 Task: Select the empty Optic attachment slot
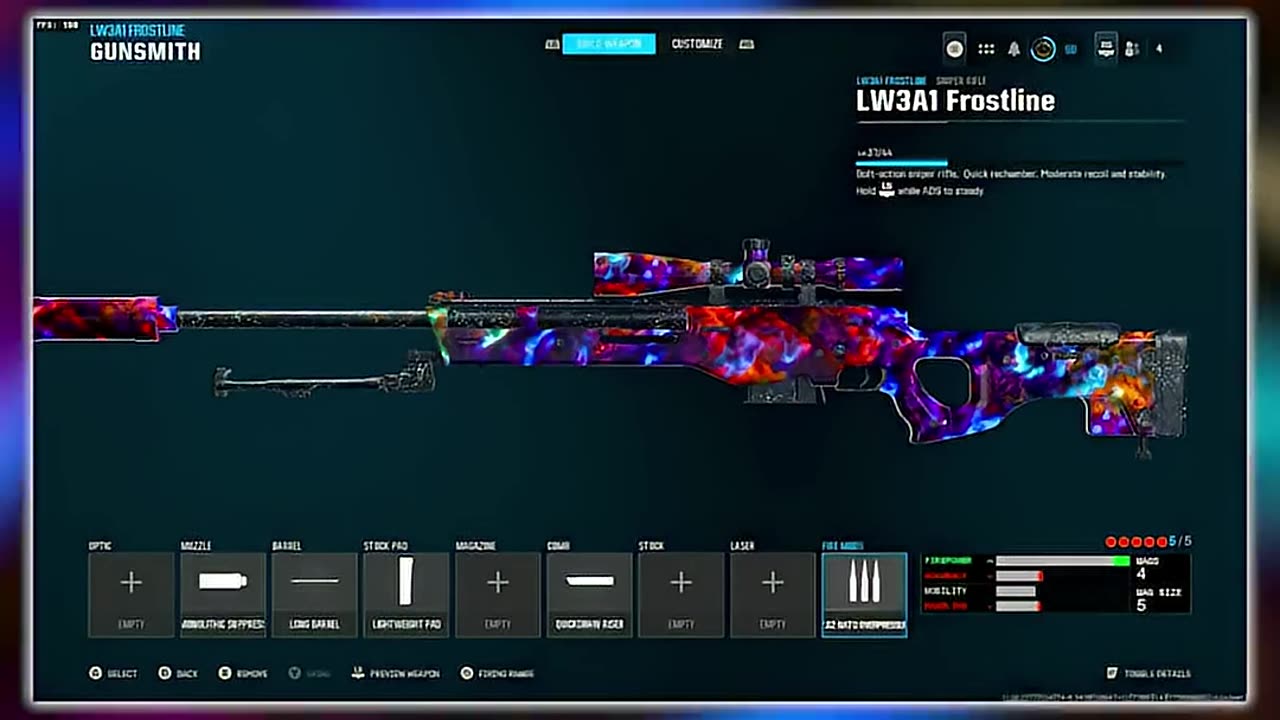pos(131,594)
